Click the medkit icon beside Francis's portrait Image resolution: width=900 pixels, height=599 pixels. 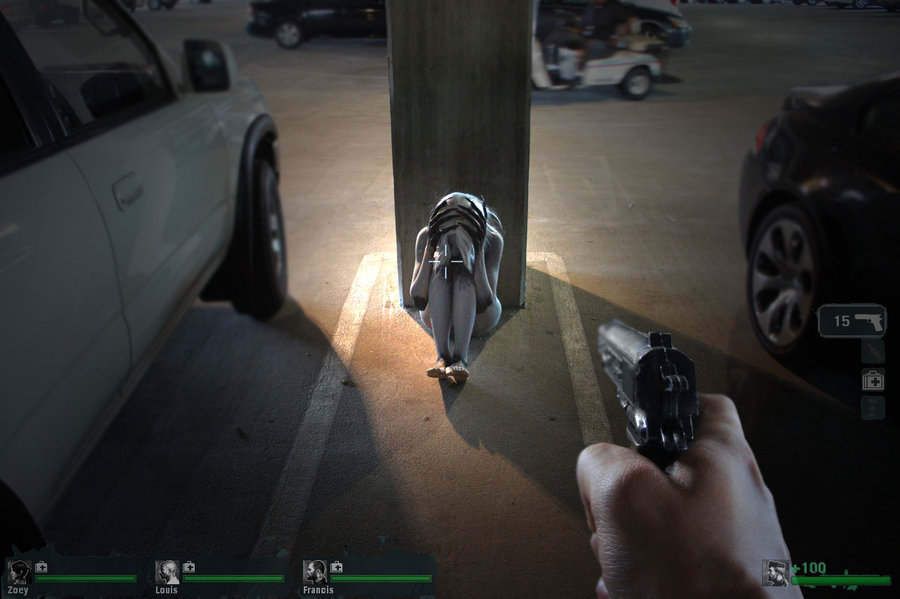click(337, 567)
